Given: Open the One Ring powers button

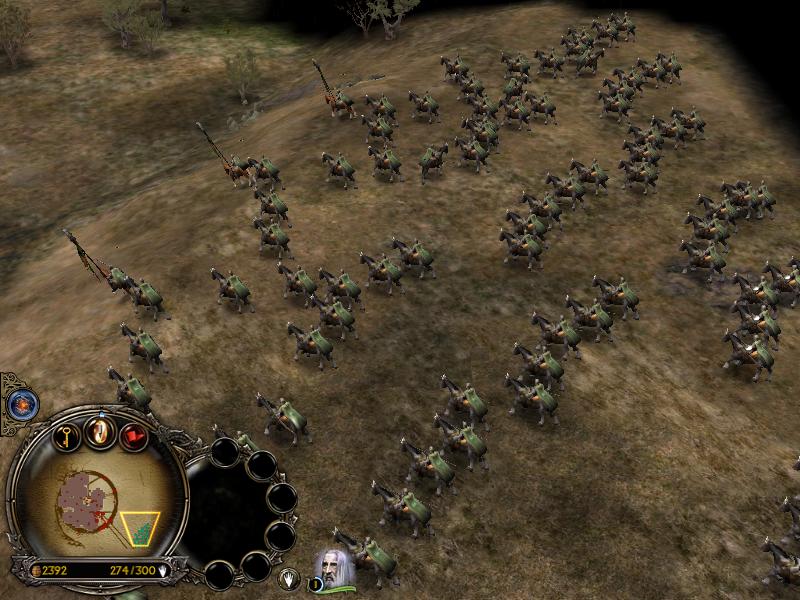Looking at the screenshot, I should point(100,431).
